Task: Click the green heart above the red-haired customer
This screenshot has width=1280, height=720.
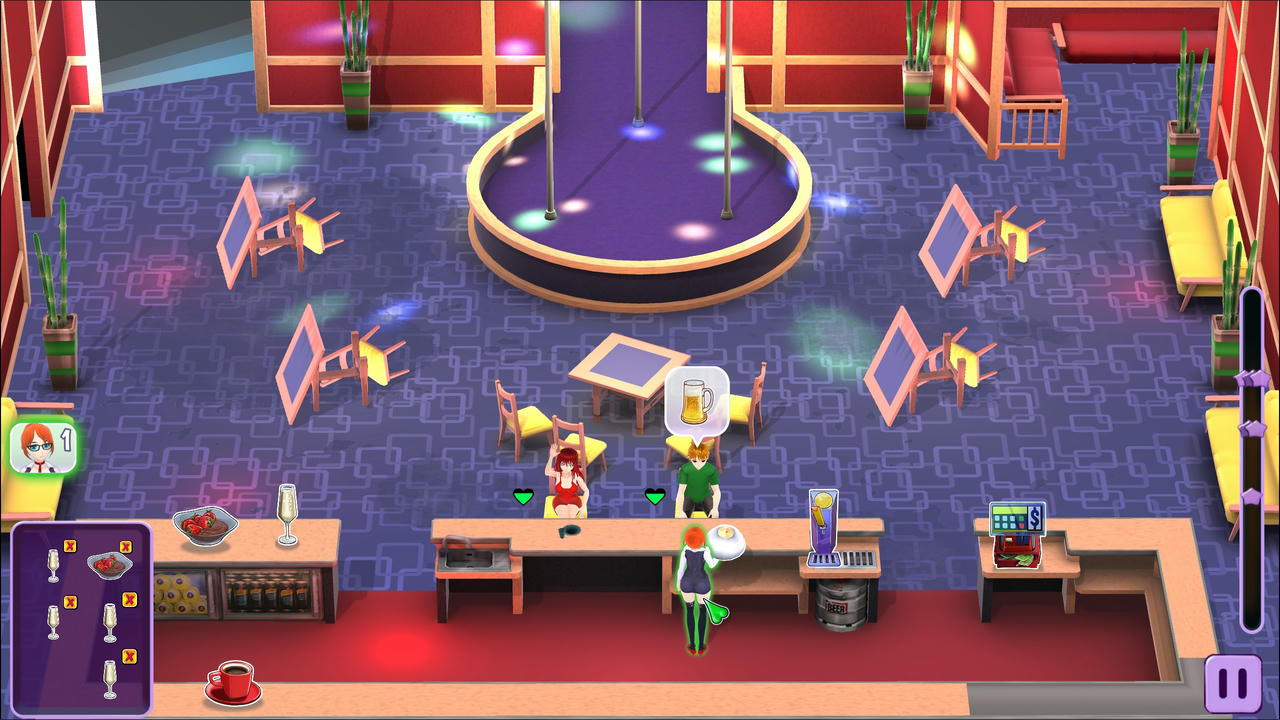Action: click(521, 494)
